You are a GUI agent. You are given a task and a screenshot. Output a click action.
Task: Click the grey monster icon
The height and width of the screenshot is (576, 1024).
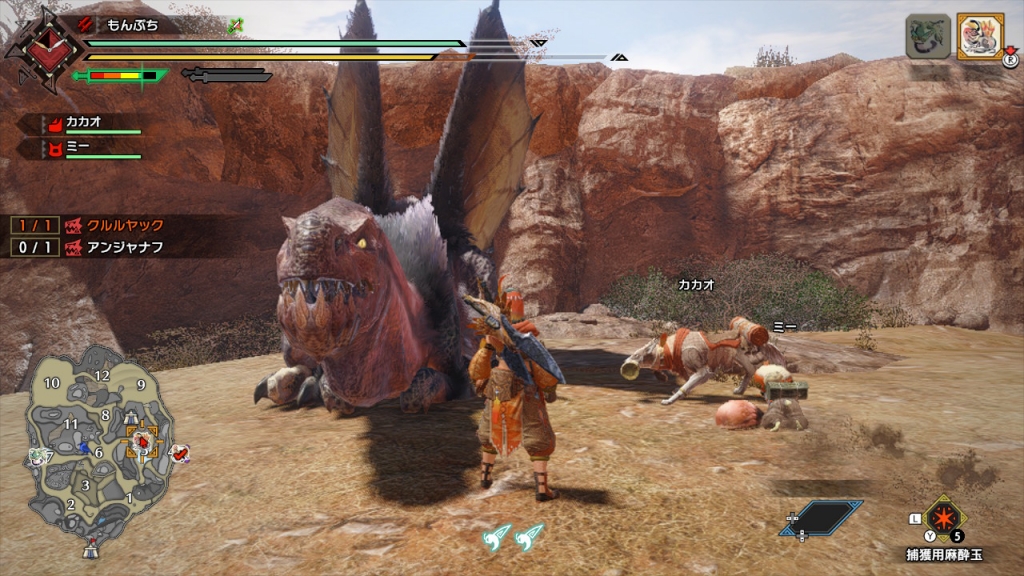pyautogui.click(x=927, y=37)
